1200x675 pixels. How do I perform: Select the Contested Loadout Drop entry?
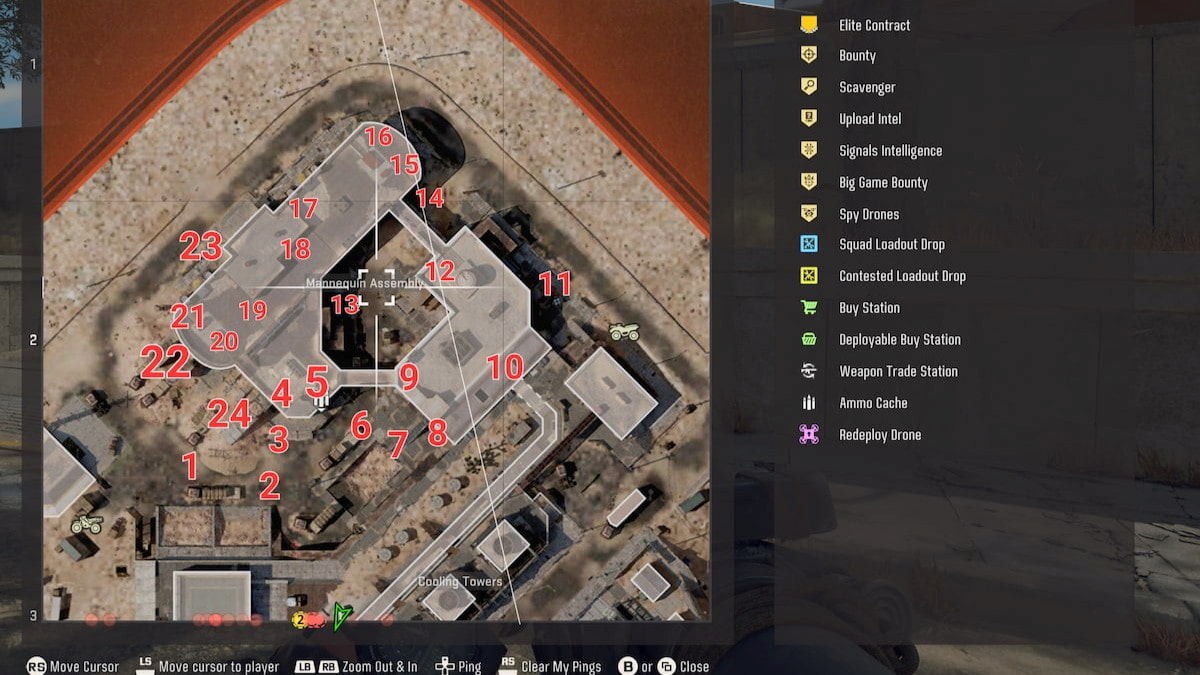pos(902,276)
